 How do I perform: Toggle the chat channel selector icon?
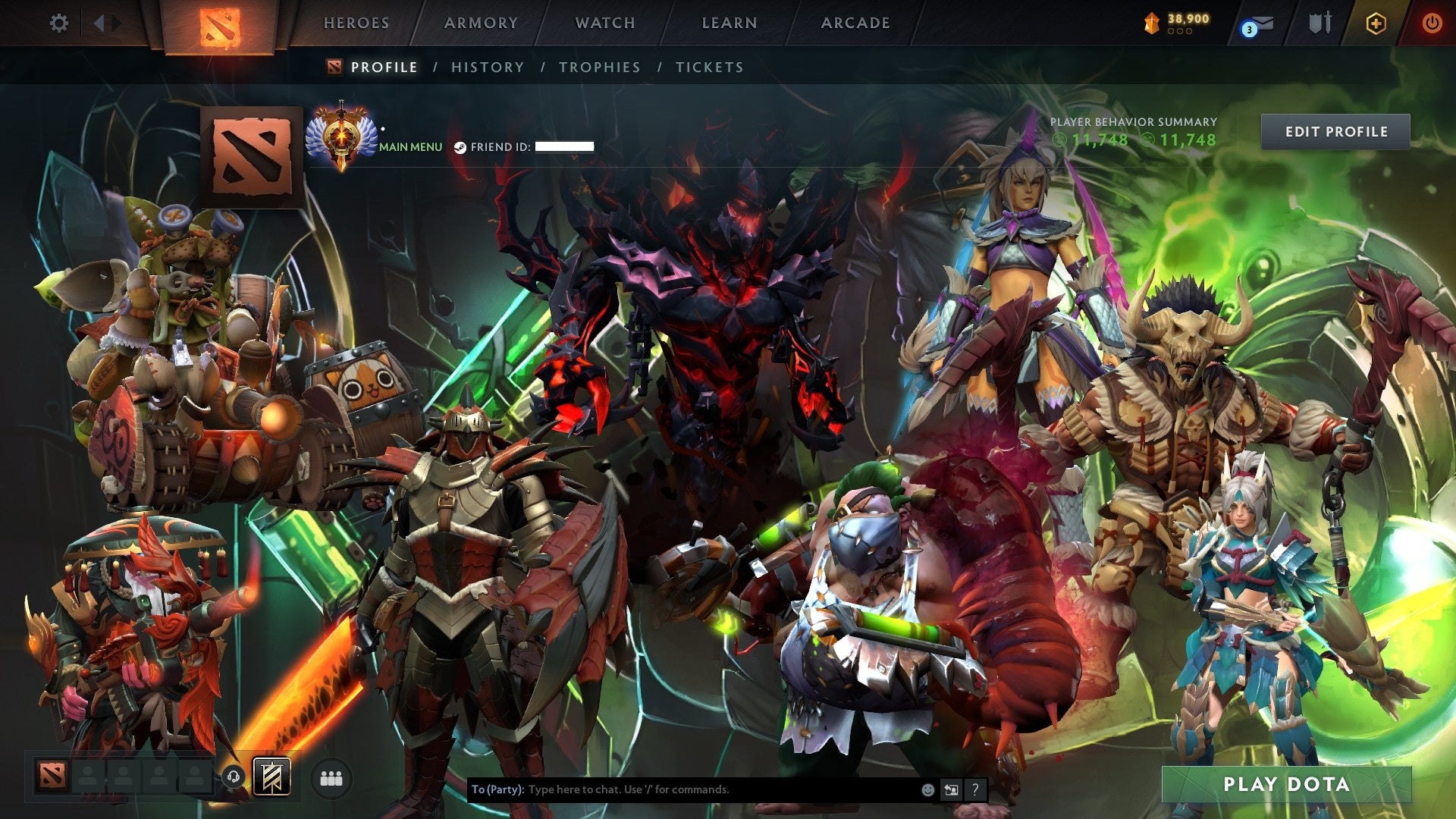click(952, 789)
